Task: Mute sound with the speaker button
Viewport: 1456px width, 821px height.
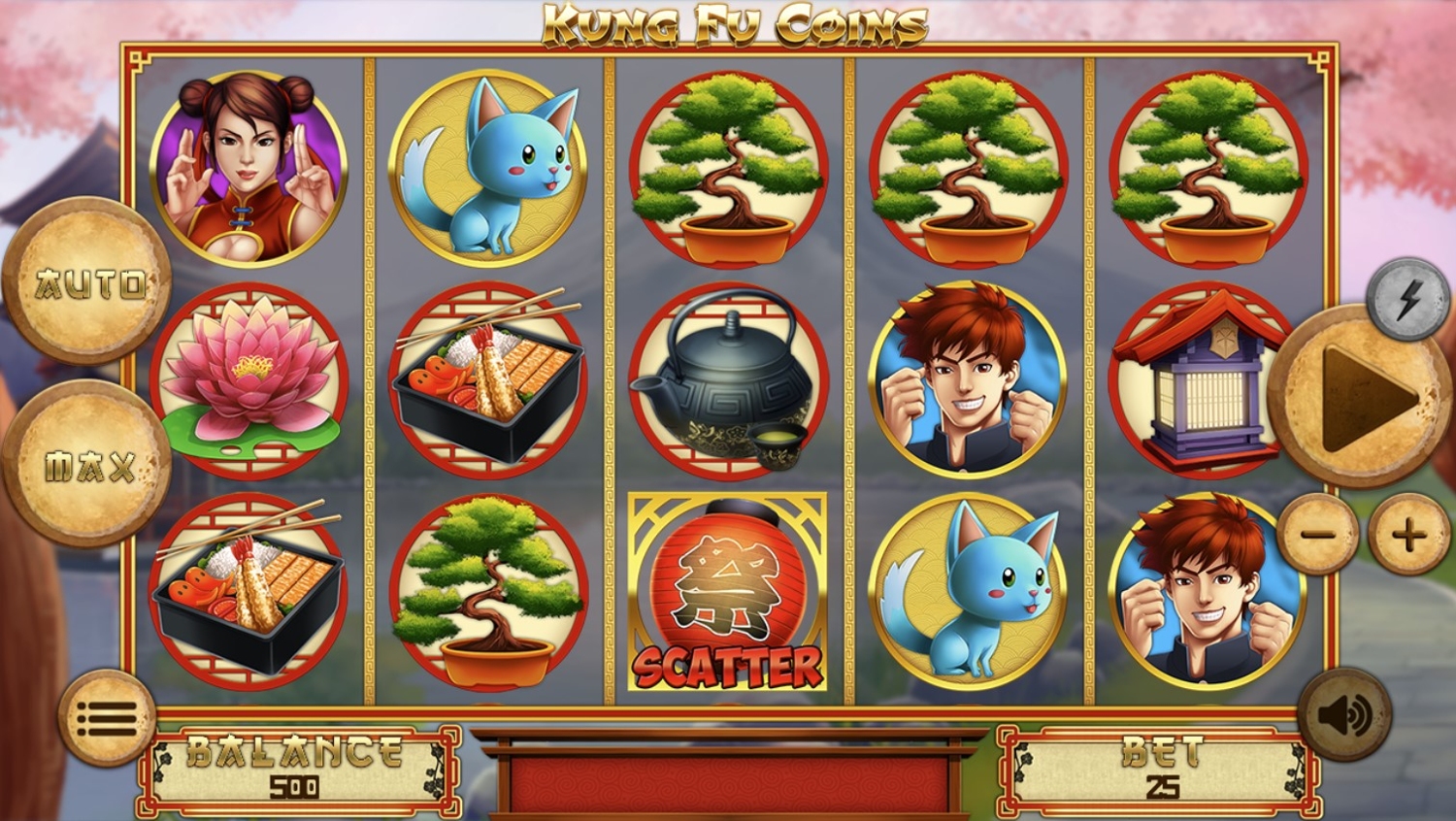Action: point(1344,715)
